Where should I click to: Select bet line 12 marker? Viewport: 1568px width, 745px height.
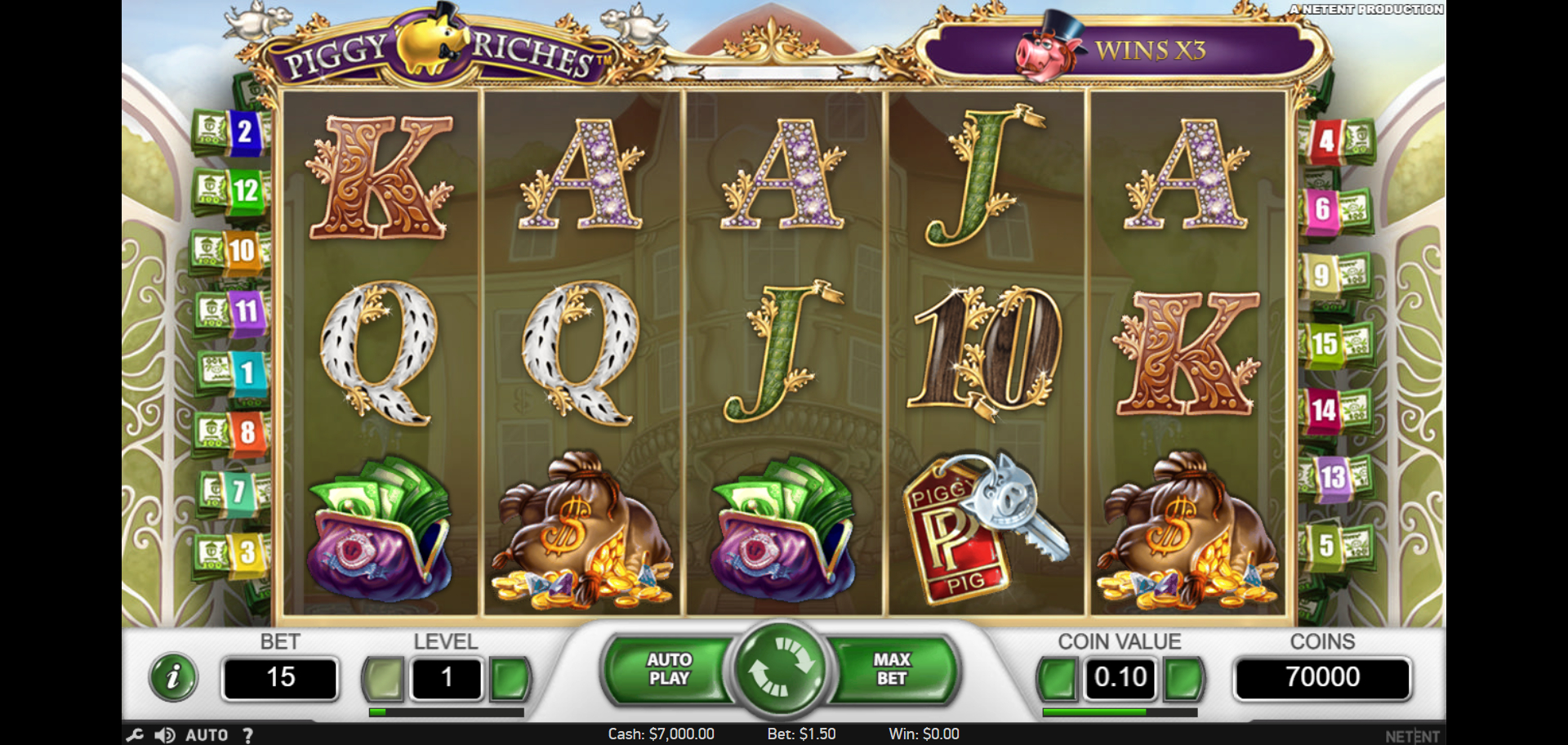[x=245, y=191]
